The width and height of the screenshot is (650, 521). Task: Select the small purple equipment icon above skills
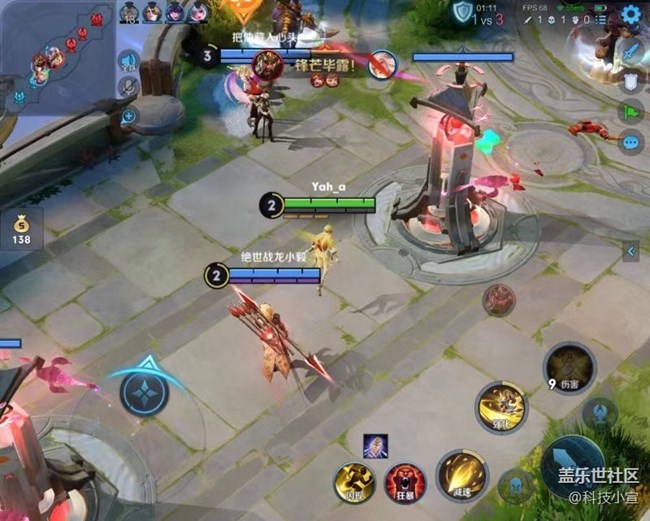(x=376, y=447)
